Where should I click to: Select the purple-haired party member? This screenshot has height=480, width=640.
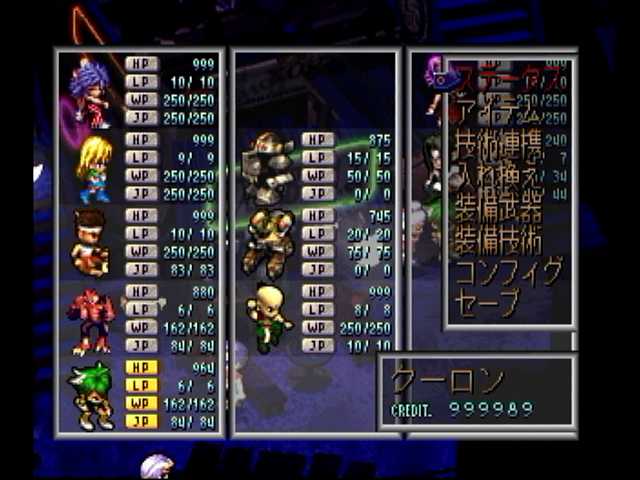90,90
